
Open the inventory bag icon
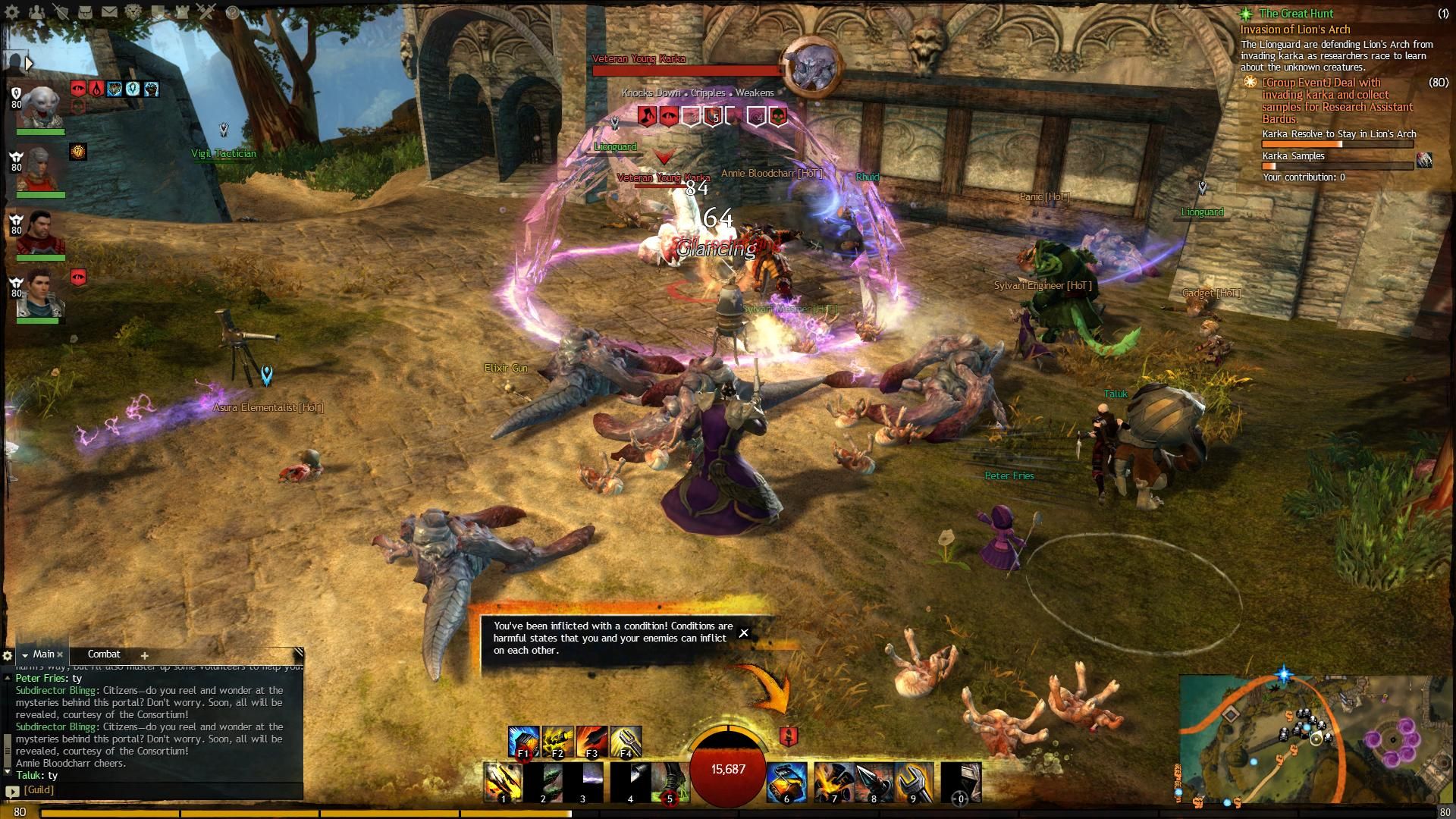tap(85, 12)
